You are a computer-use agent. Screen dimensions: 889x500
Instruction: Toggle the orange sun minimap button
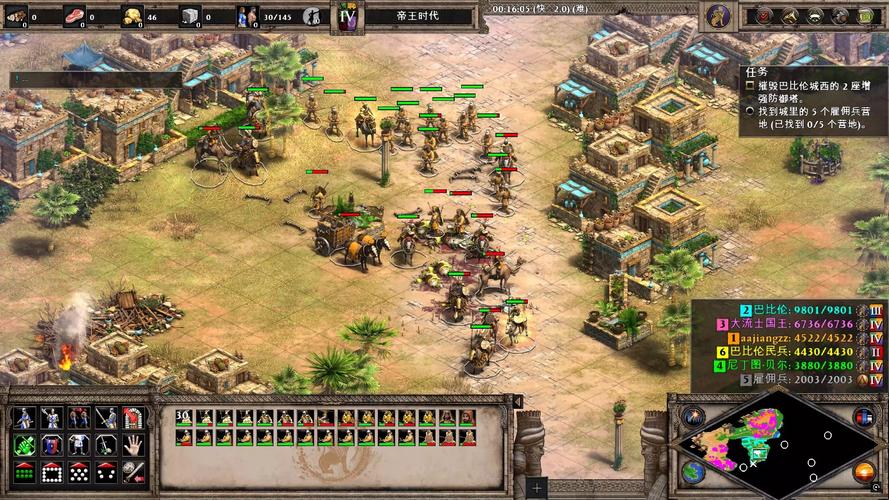click(863, 471)
